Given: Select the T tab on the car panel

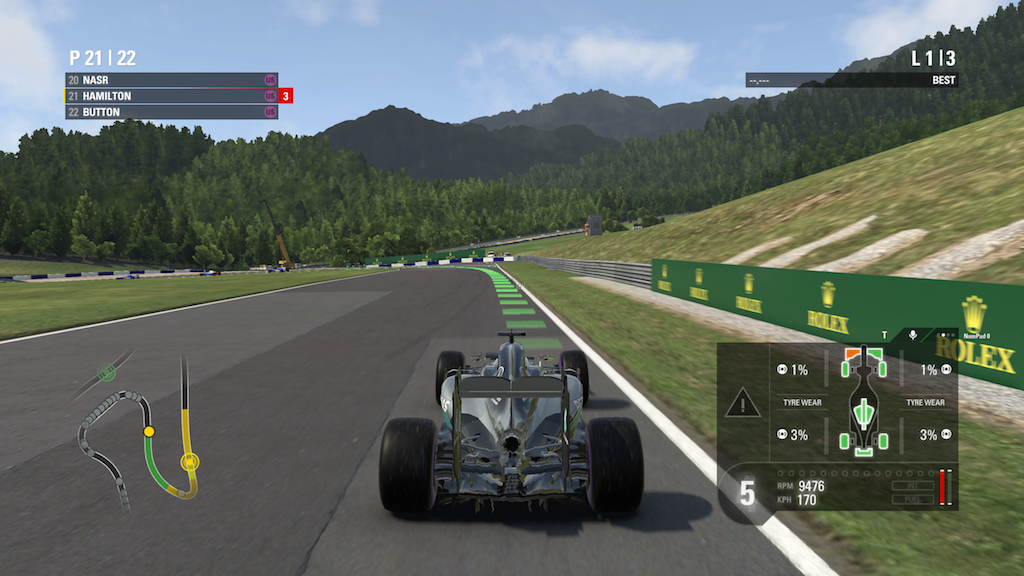Looking at the screenshot, I should (x=884, y=334).
